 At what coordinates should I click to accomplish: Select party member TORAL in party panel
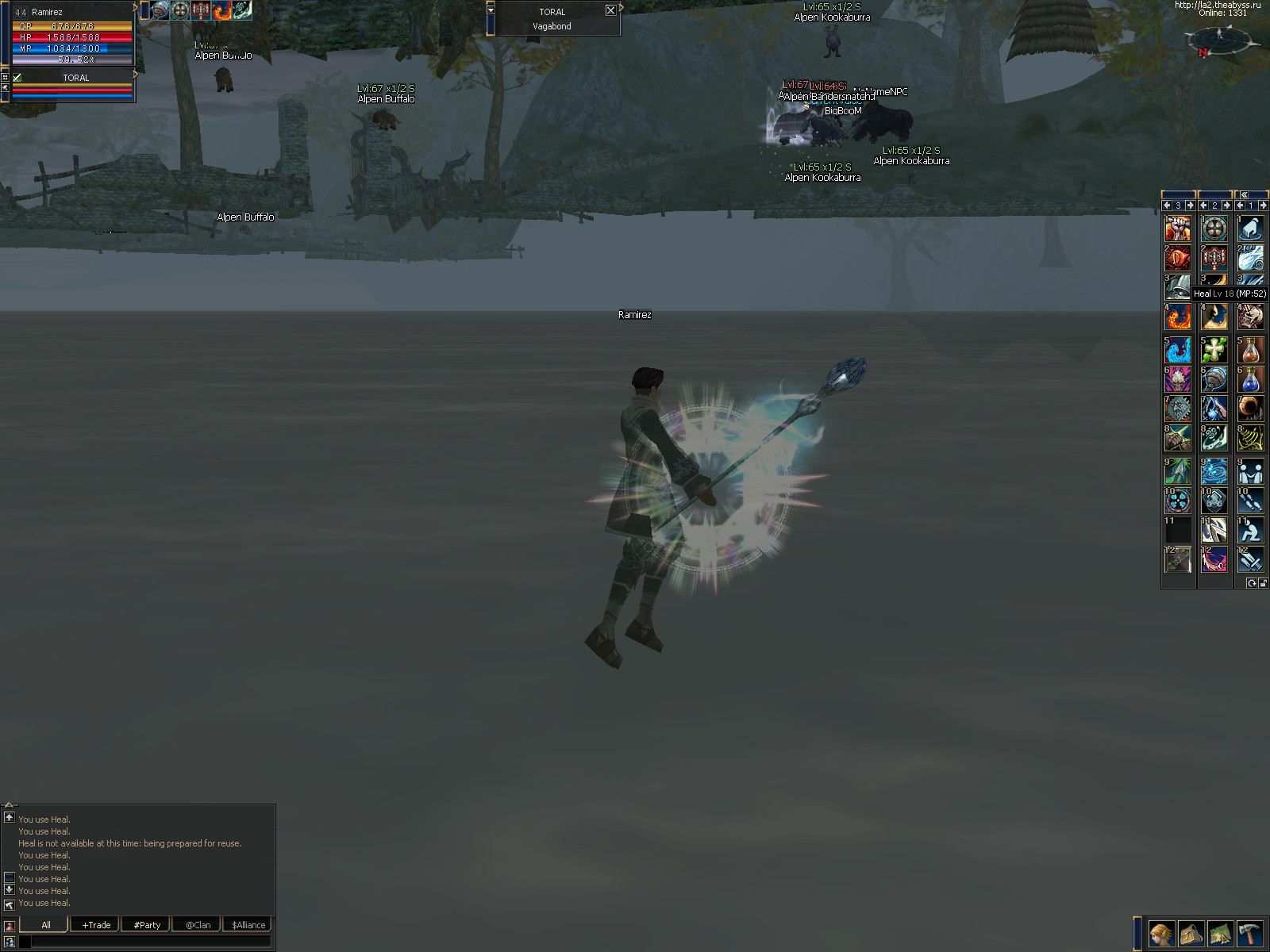click(75, 78)
